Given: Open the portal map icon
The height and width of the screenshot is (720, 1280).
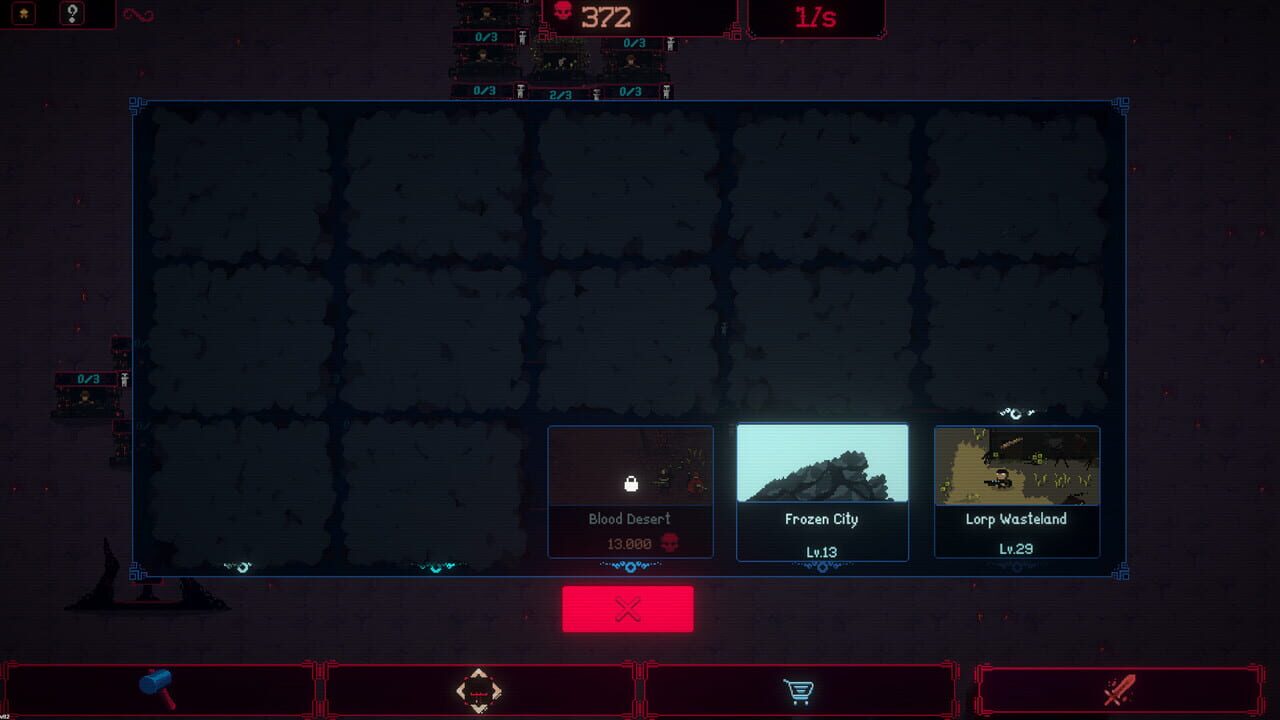Looking at the screenshot, I should (480, 687).
